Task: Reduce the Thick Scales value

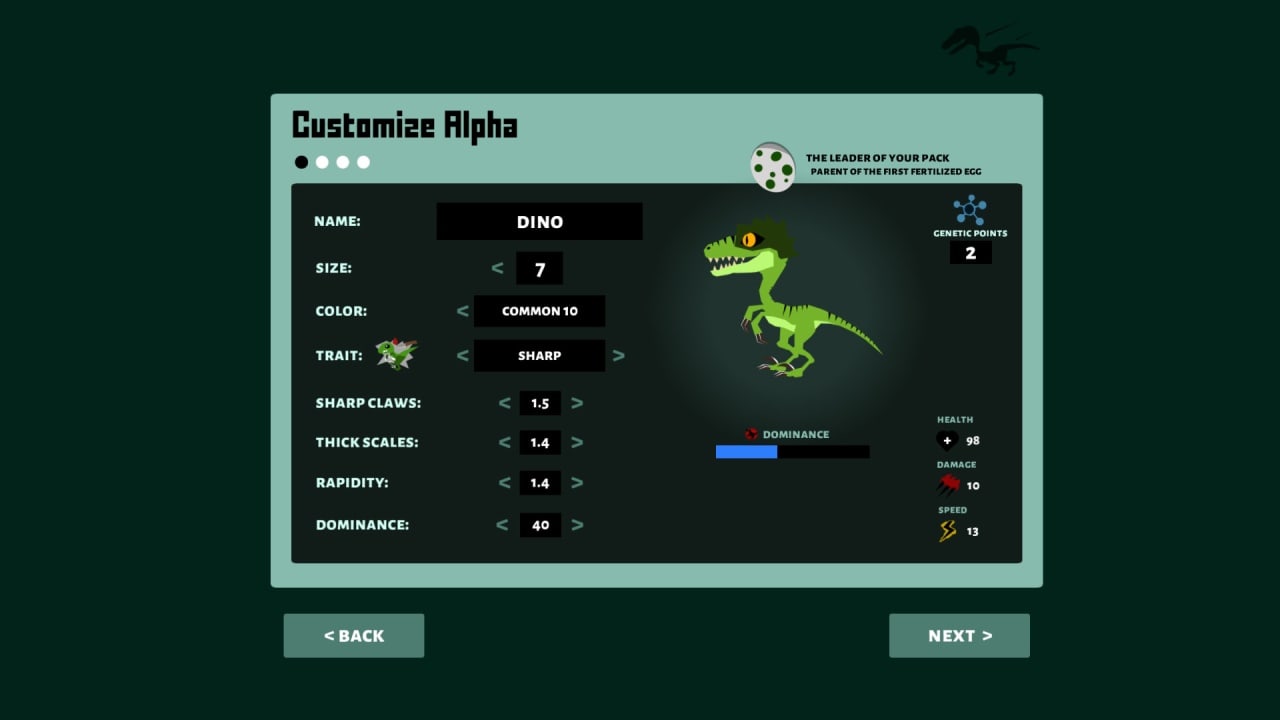Action: click(x=504, y=442)
